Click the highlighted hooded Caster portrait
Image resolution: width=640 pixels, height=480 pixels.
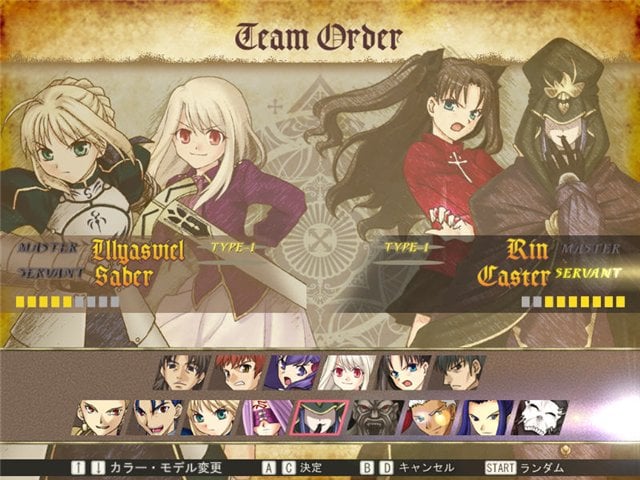(x=320, y=418)
